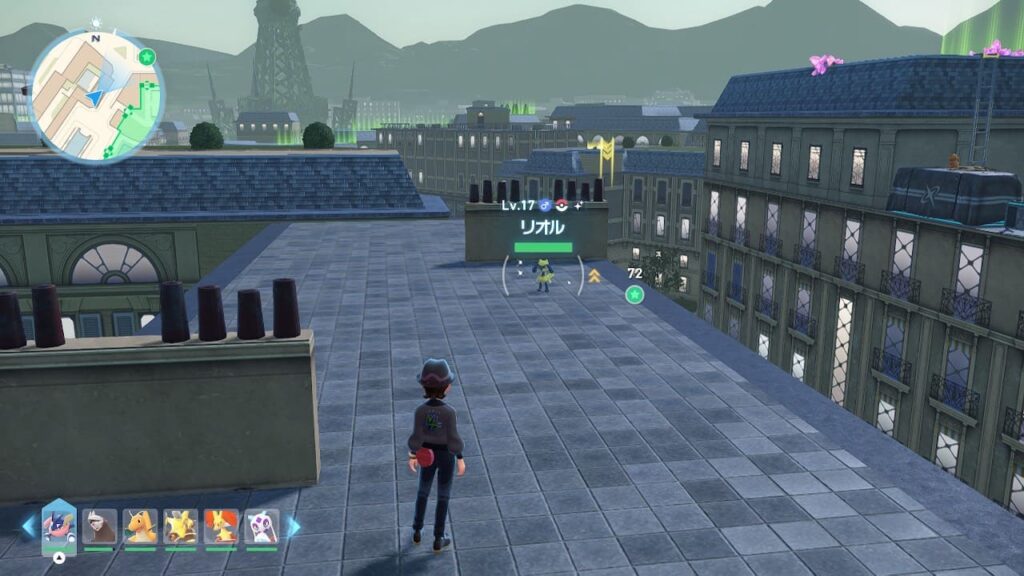The height and width of the screenshot is (576, 1024).
Task: Cycle party right with the blue arrow
Action: [294, 526]
